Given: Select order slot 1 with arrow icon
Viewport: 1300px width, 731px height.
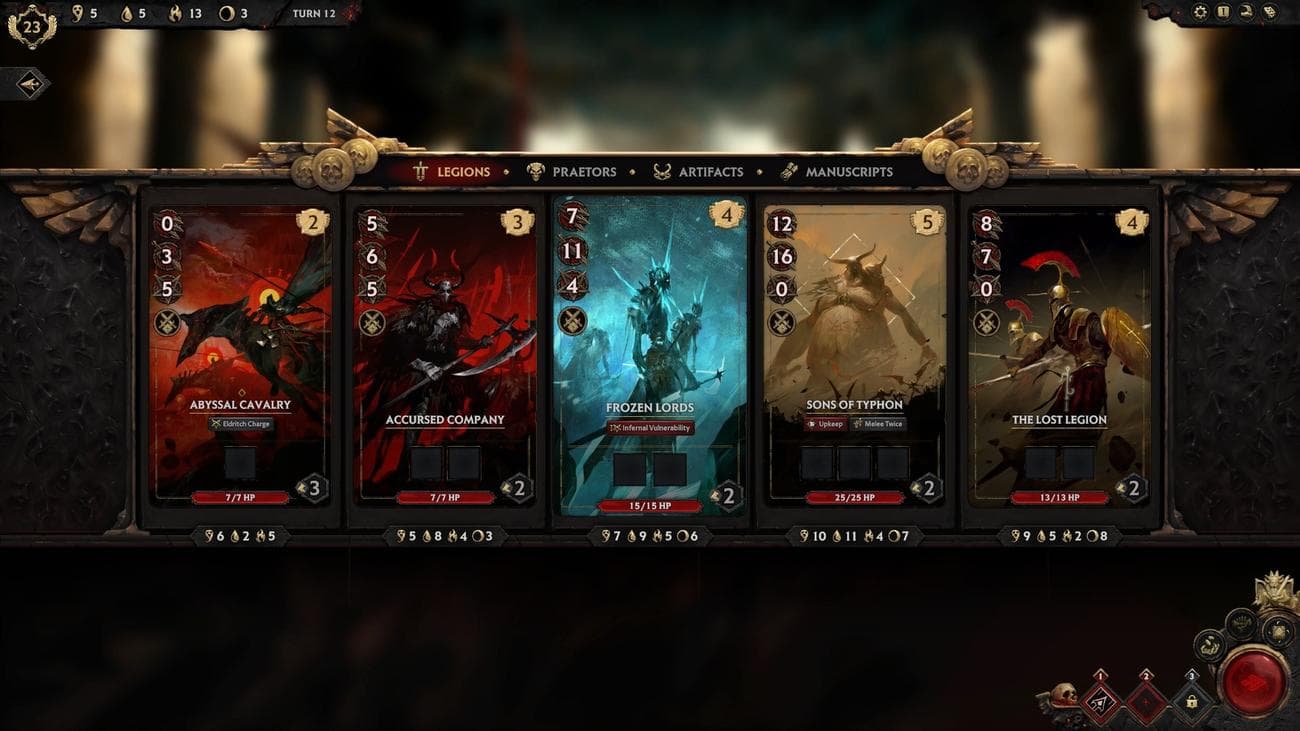Looking at the screenshot, I should 1101,701.
